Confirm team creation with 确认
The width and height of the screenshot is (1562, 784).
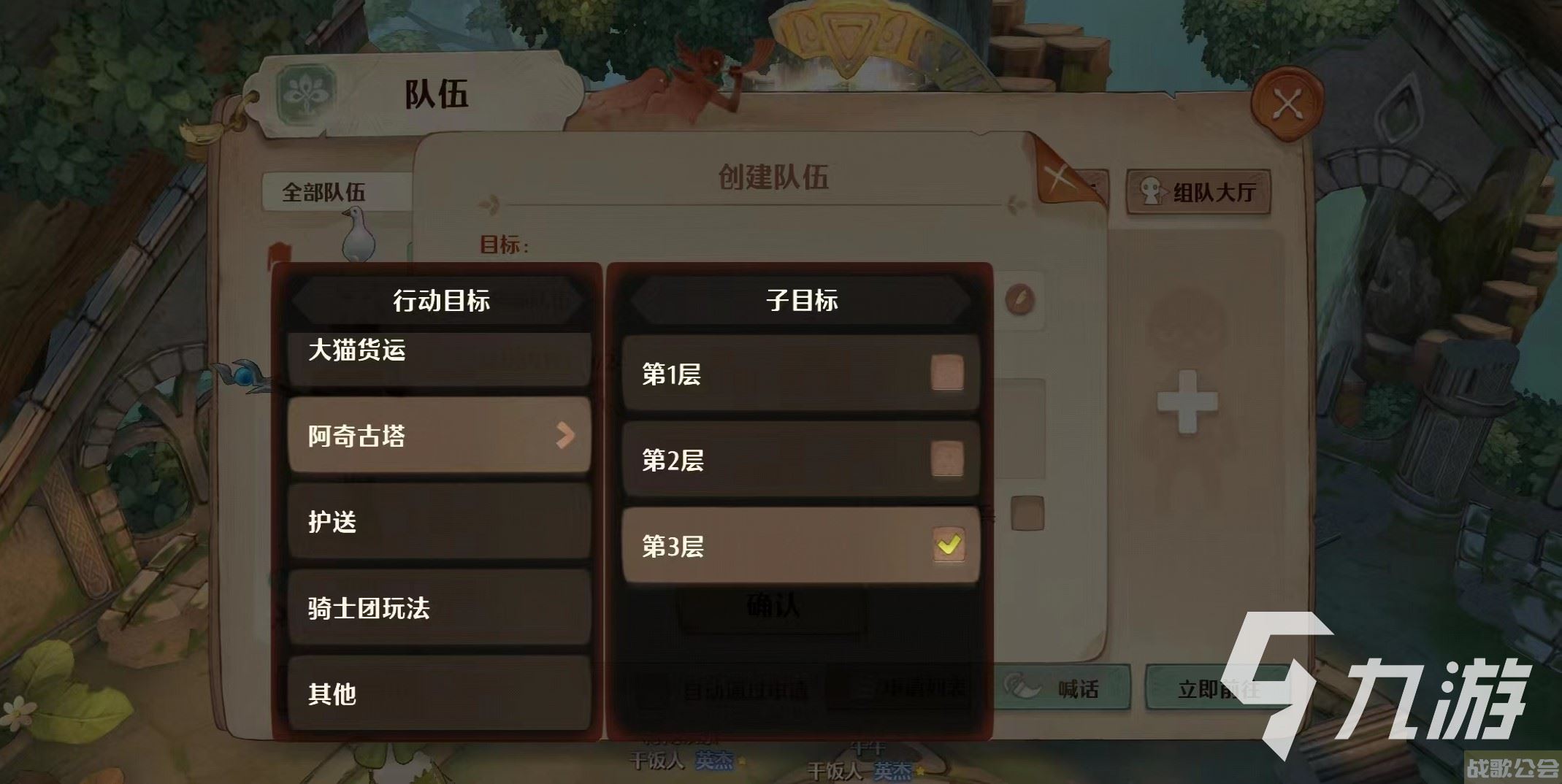pos(773,606)
